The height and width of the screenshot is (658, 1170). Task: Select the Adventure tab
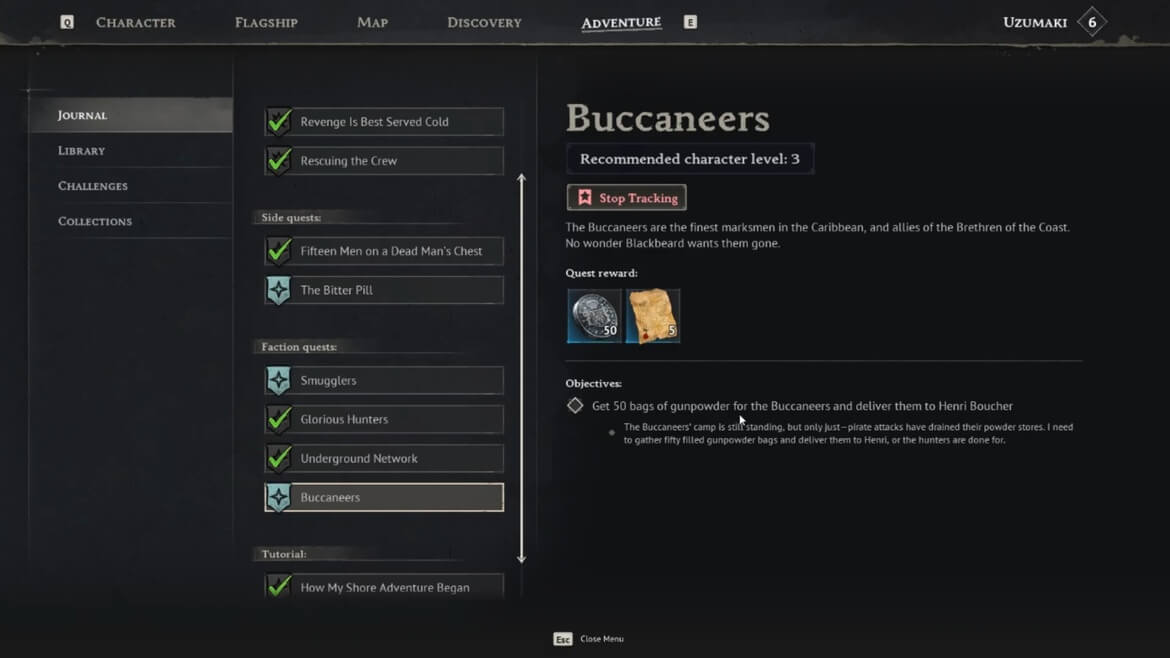[621, 22]
